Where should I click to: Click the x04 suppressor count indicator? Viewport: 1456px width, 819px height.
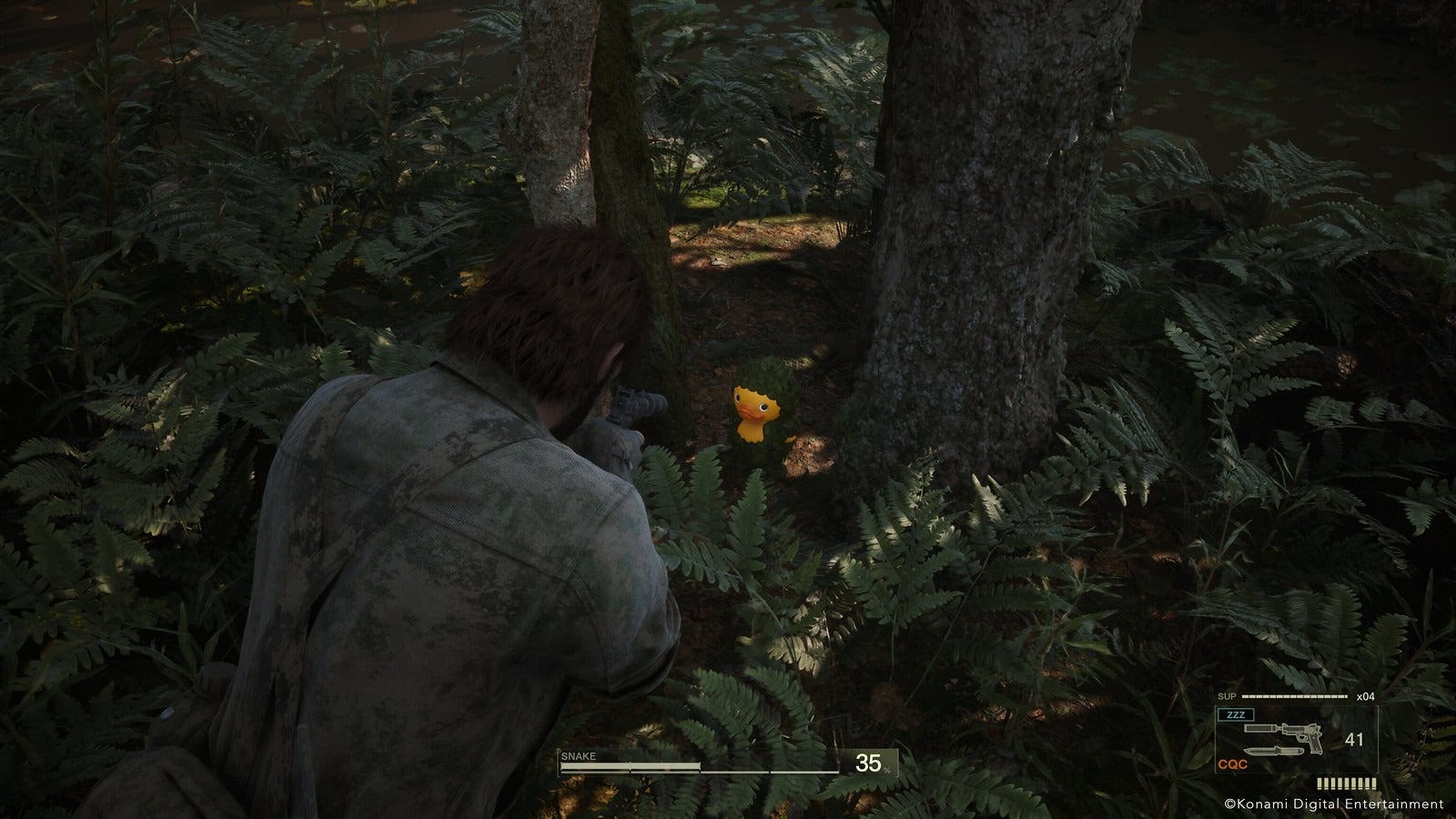tap(1365, 697)
